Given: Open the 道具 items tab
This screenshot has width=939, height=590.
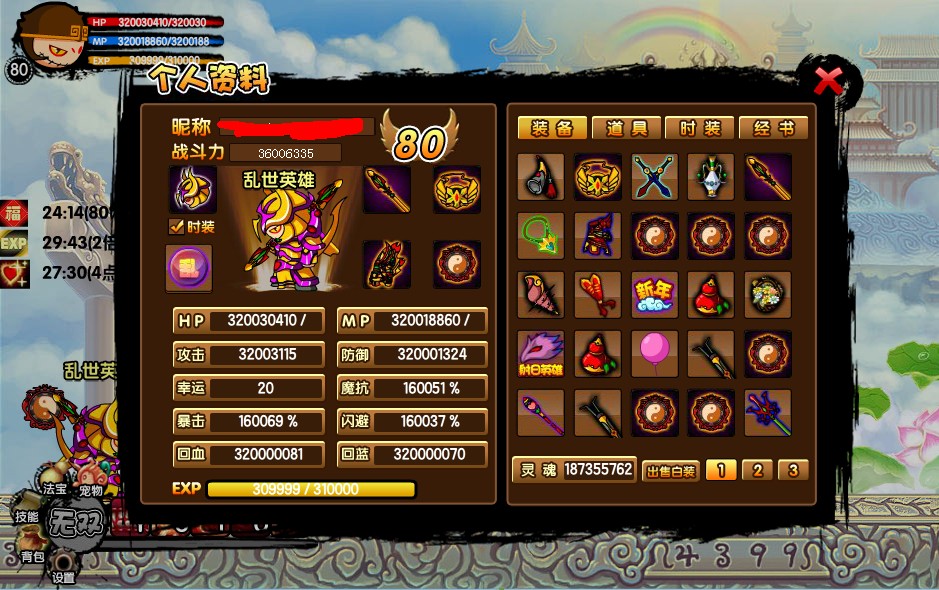Looking at the screenshot, I should [626, 128].
